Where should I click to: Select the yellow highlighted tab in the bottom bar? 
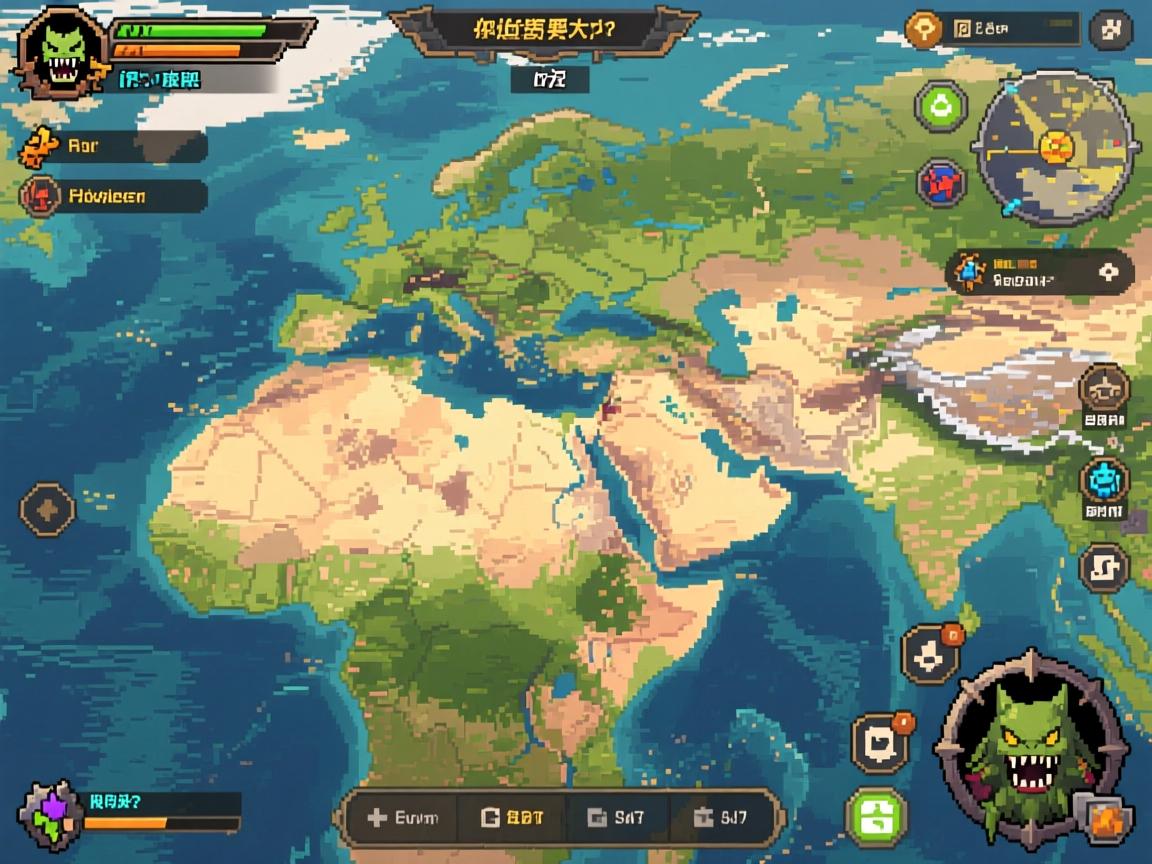point(512,818)
